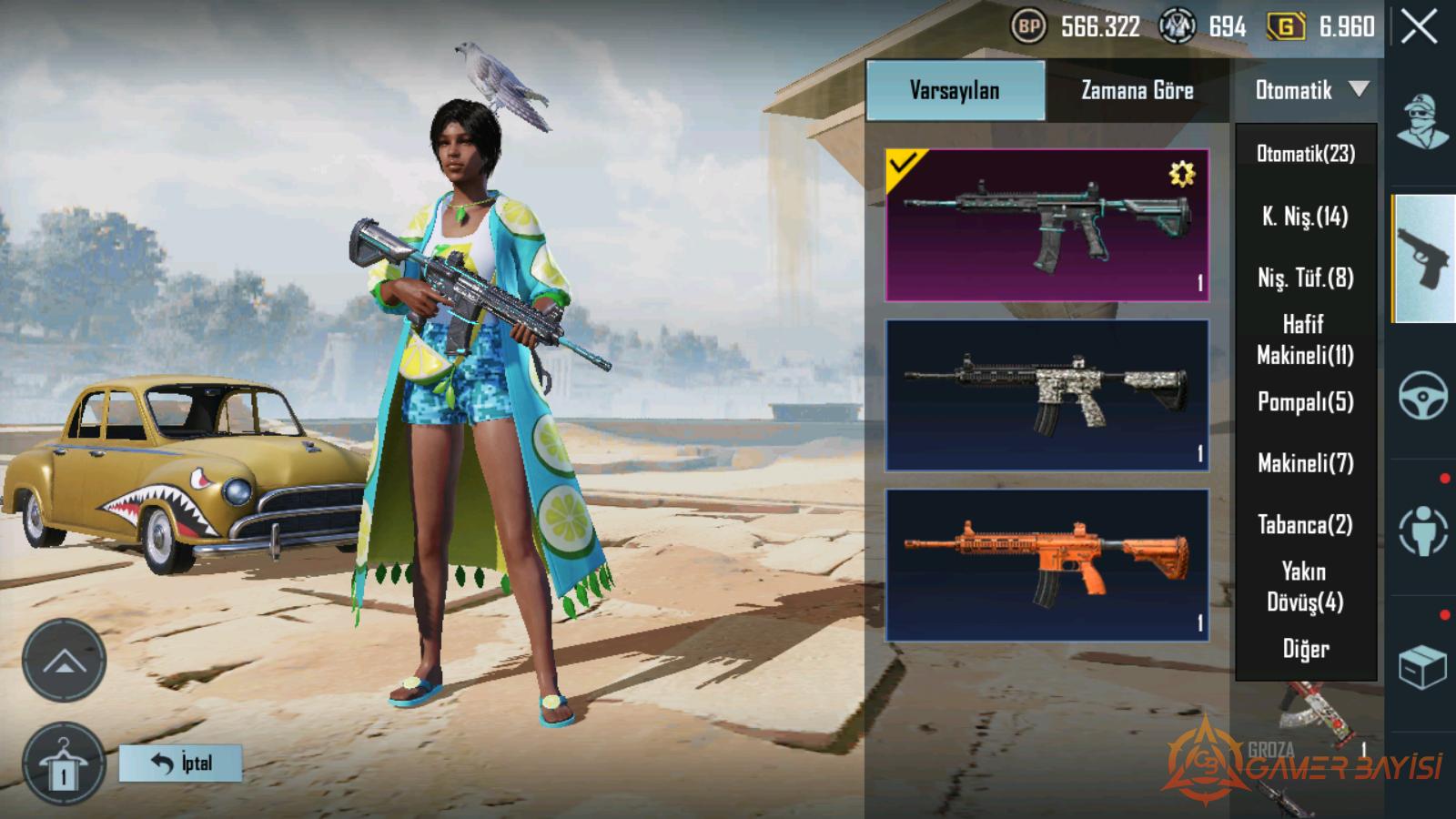Open the Hafif Makineli(11) category
This screenshot has height=819, width=1456.
[1306, 339]
